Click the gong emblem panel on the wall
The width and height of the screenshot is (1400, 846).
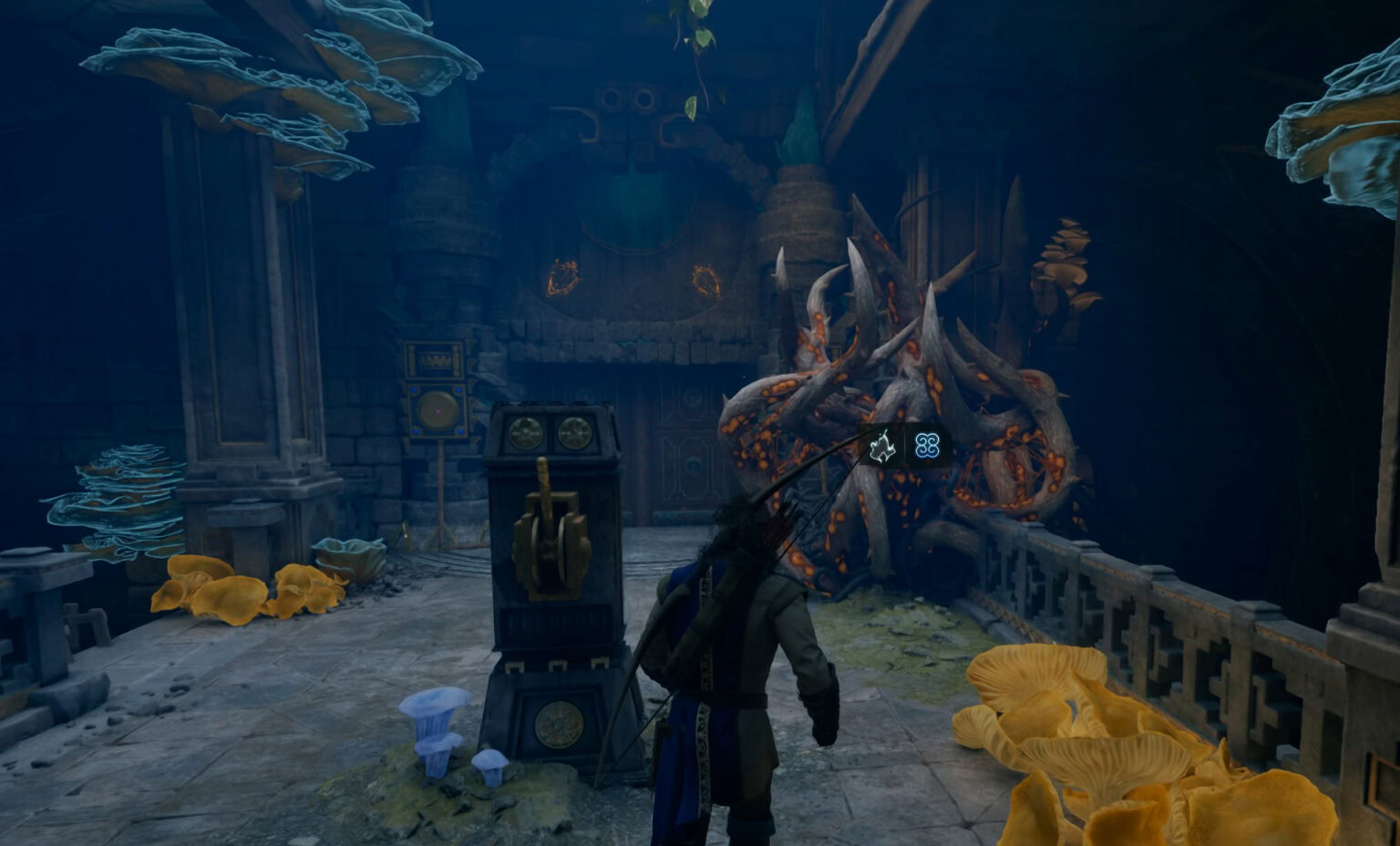[x=437, y=410]
